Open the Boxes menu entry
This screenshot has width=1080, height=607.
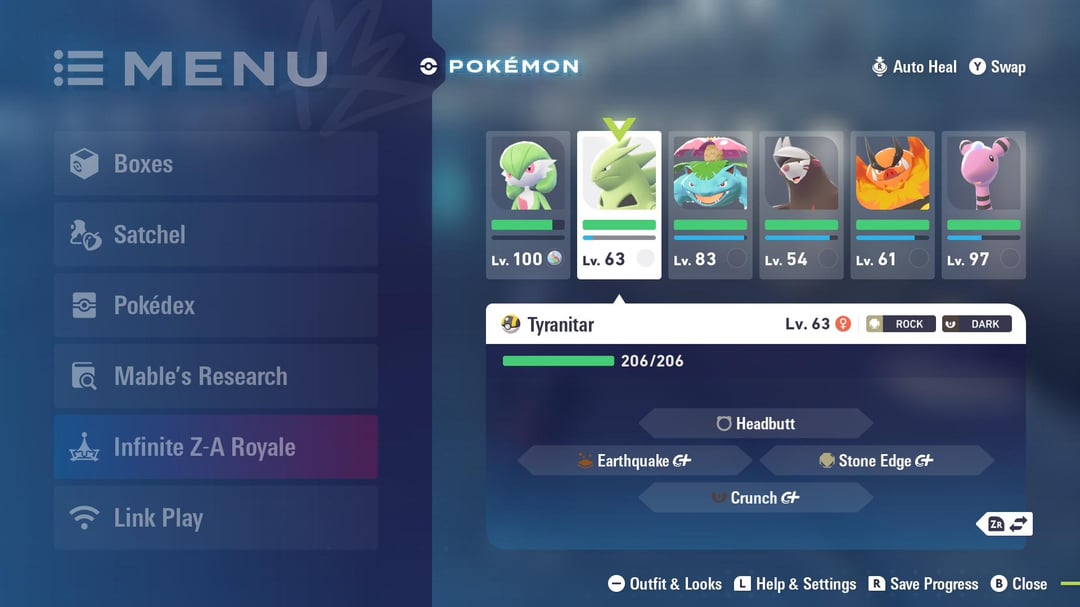(x=216, y=164)
